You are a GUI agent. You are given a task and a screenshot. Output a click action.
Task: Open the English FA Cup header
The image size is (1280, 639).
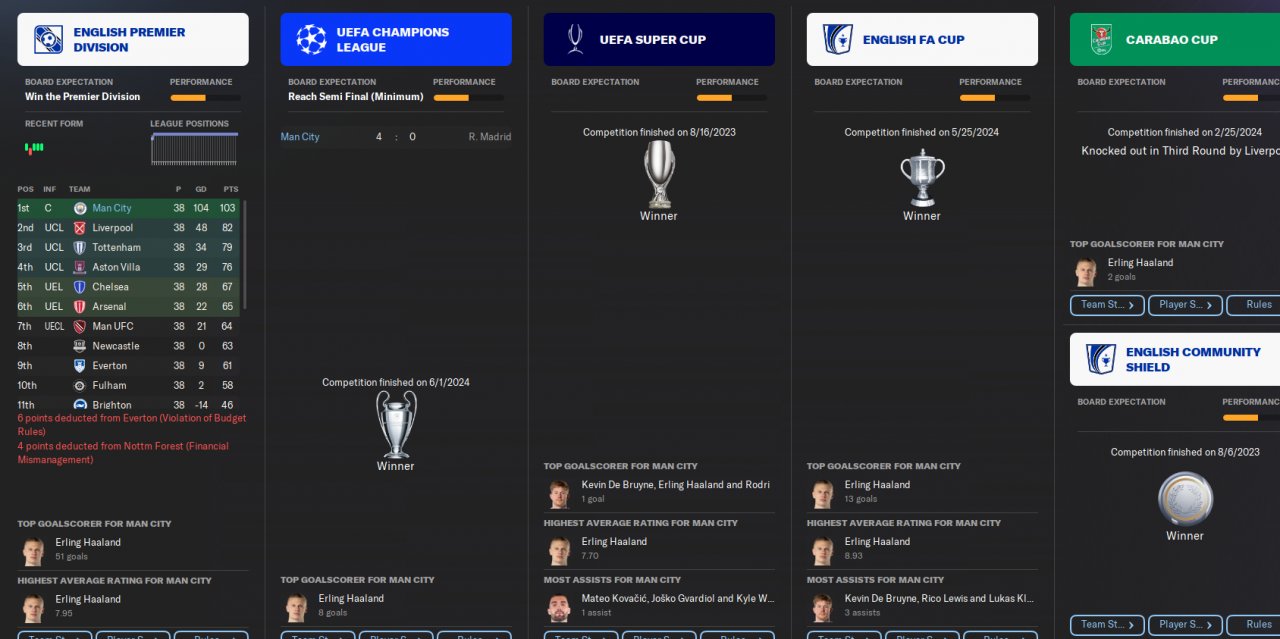(922, 40)
